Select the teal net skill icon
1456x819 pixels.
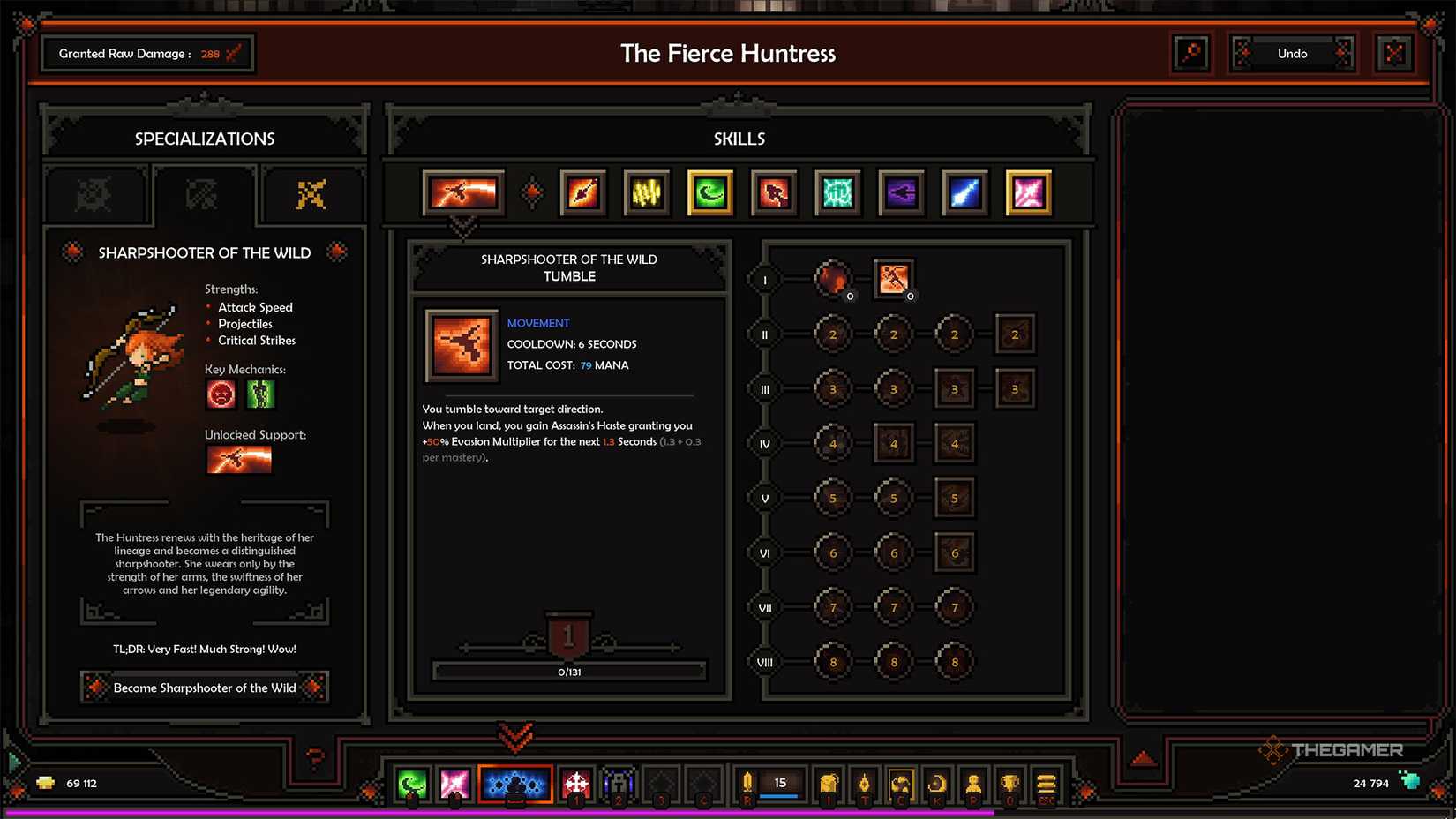837,193
